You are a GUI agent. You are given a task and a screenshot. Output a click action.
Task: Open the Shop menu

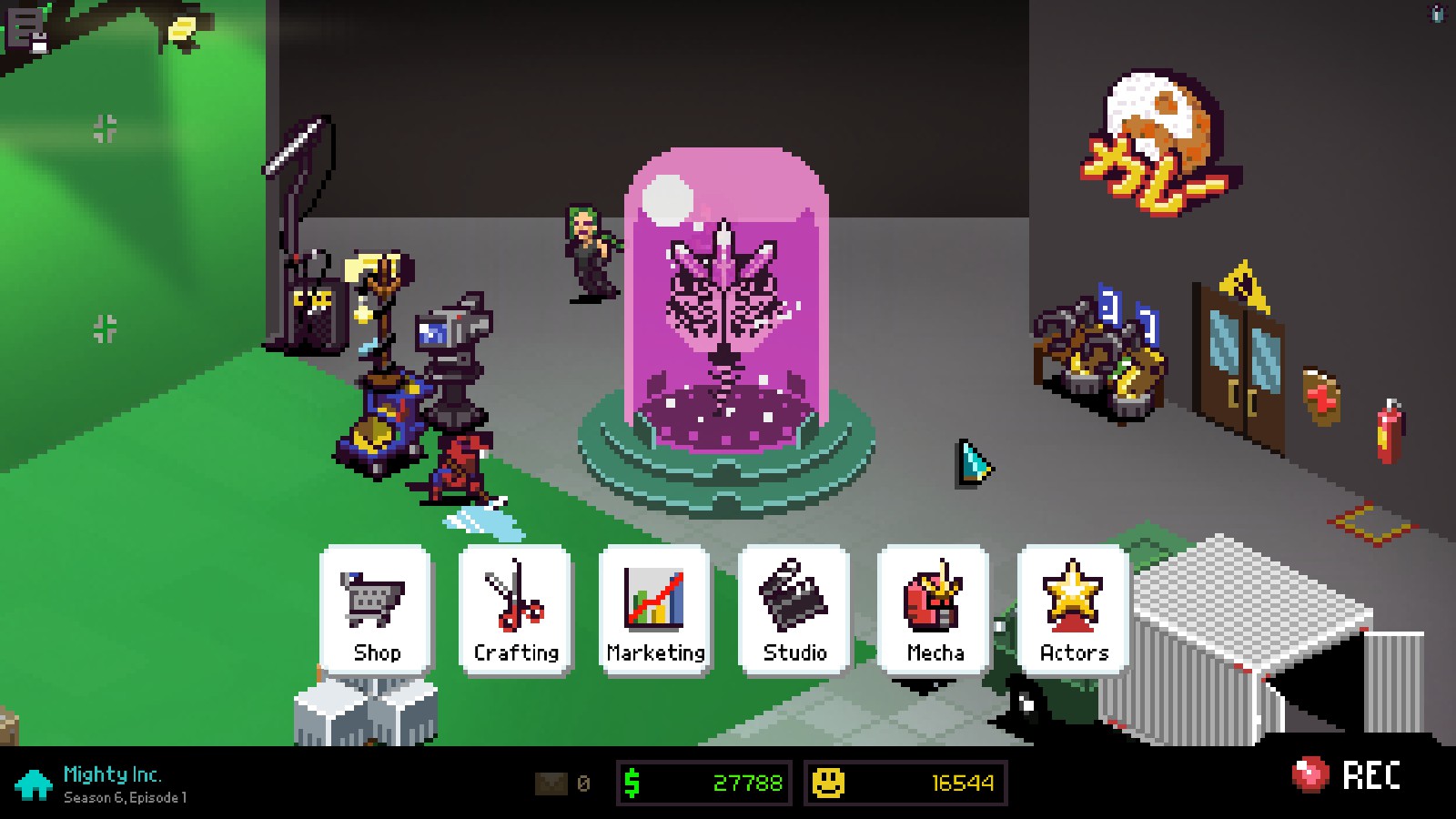coord(376,611)
